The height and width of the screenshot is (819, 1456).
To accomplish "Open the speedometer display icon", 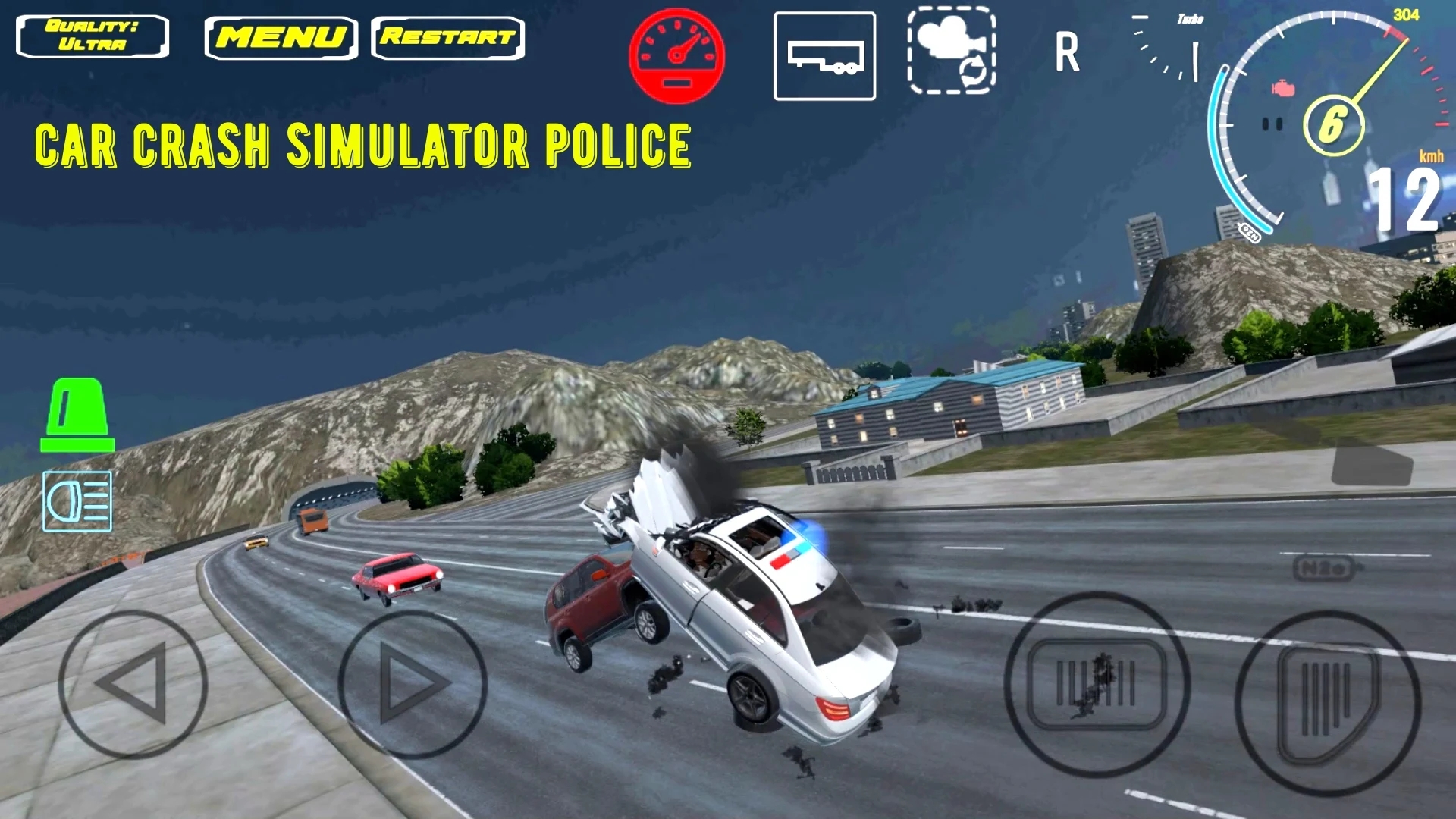I will pyautogui.click(x=676, y=55).
